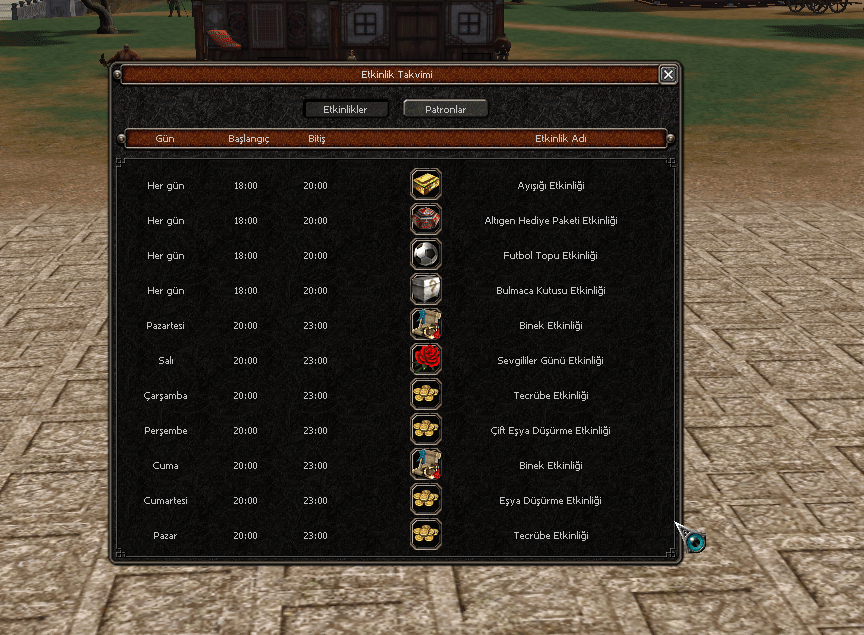This screenshot has width=864, height=635.
Task: Open the Patronlar tab
Action: pyautogui.click(x=446, y=109)
